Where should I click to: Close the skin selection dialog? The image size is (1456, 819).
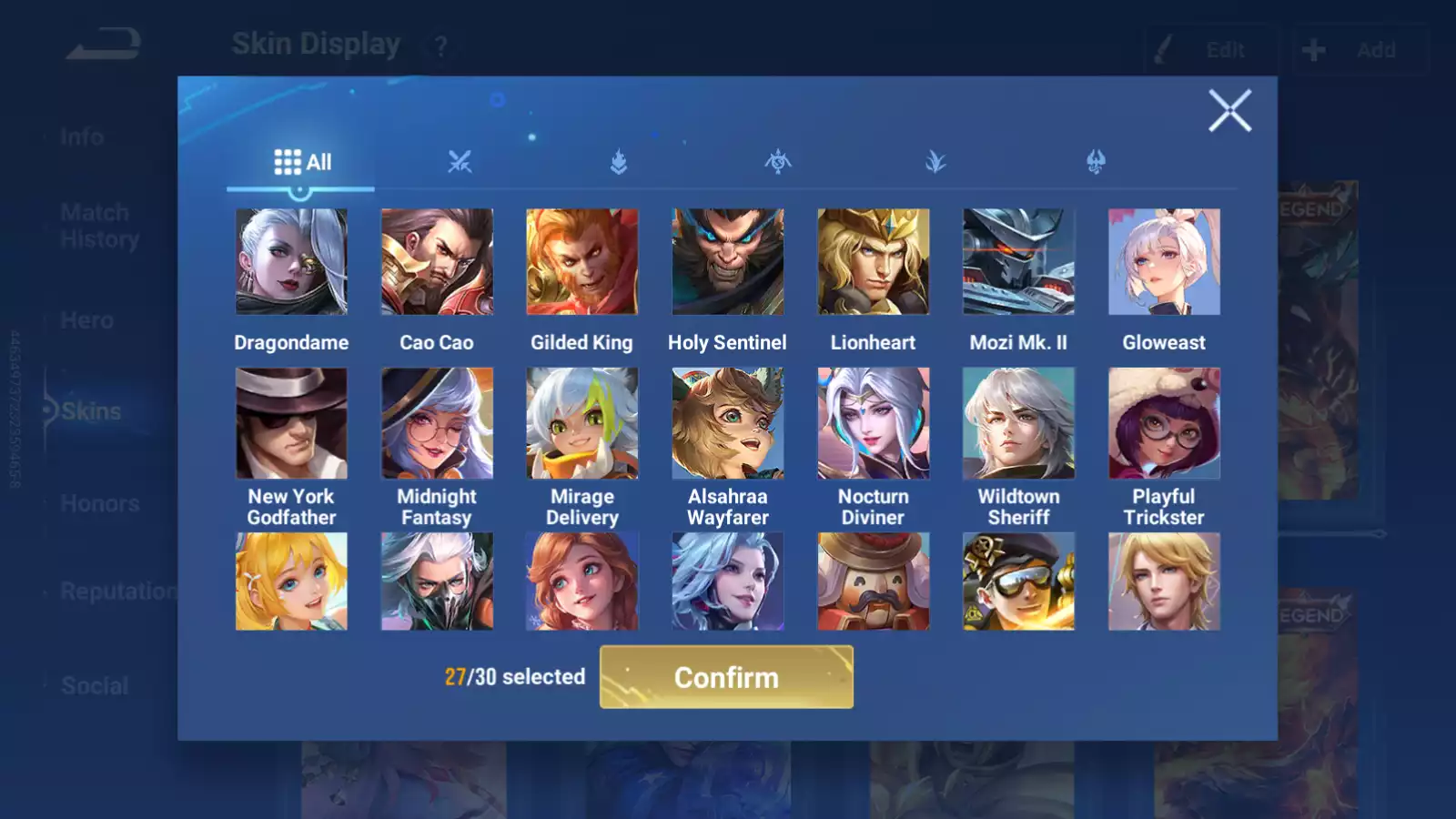coord(1229,111)
